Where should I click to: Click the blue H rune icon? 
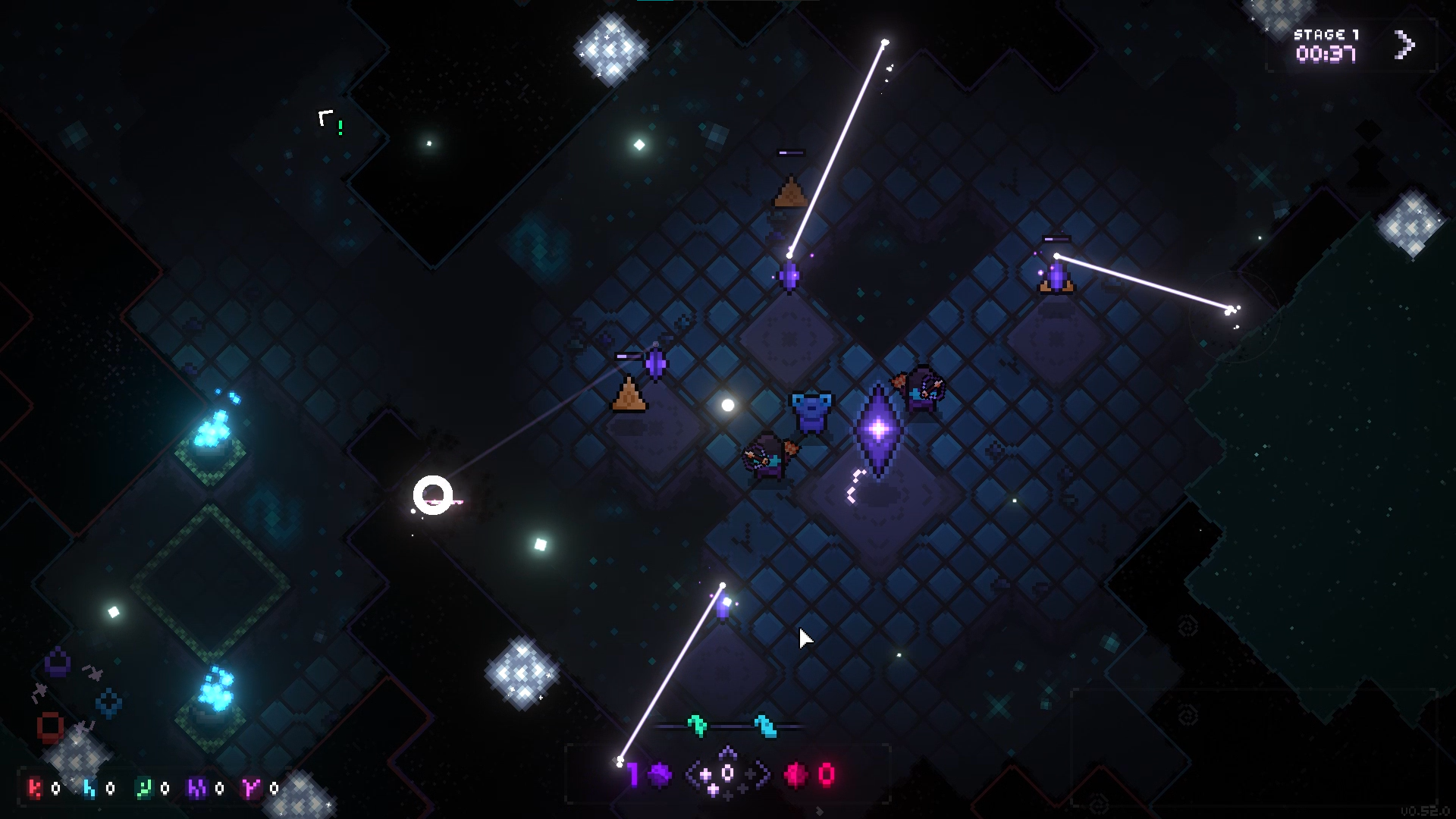pyautogui.click(x=89, y=789)
